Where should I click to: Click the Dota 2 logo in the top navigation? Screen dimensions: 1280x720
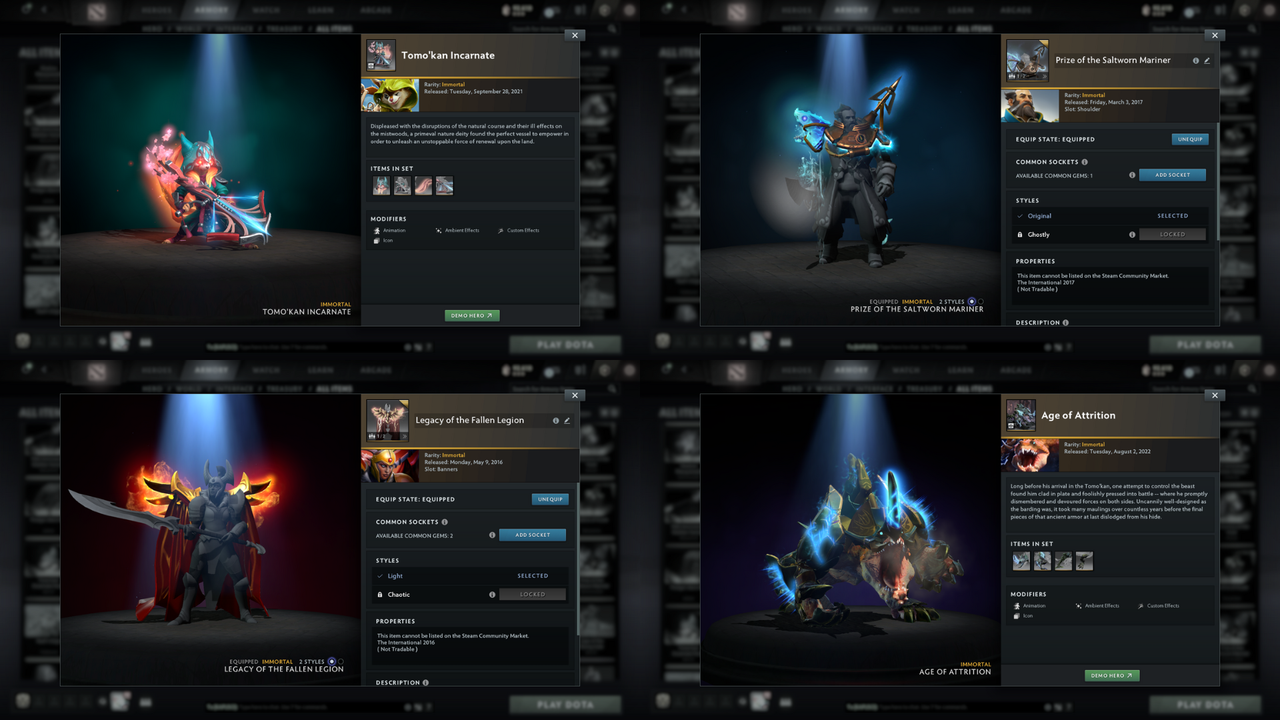point(95,10)
